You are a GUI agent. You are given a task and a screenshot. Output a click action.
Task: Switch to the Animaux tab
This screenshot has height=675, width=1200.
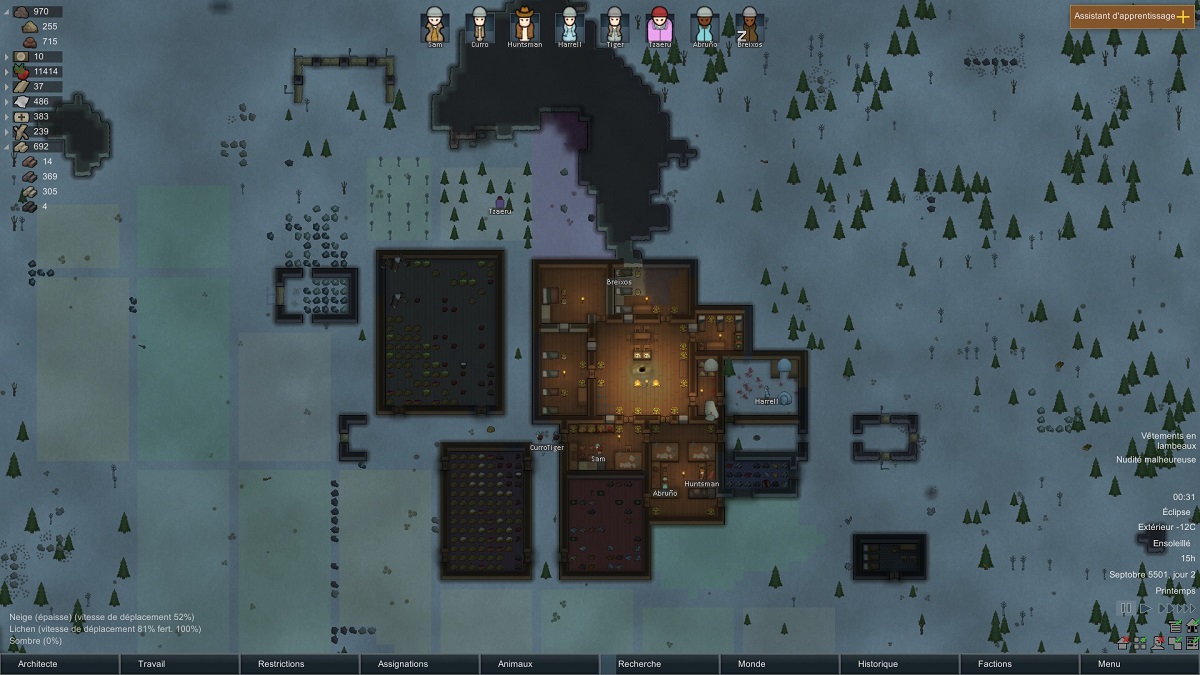[x=540, y=664]
